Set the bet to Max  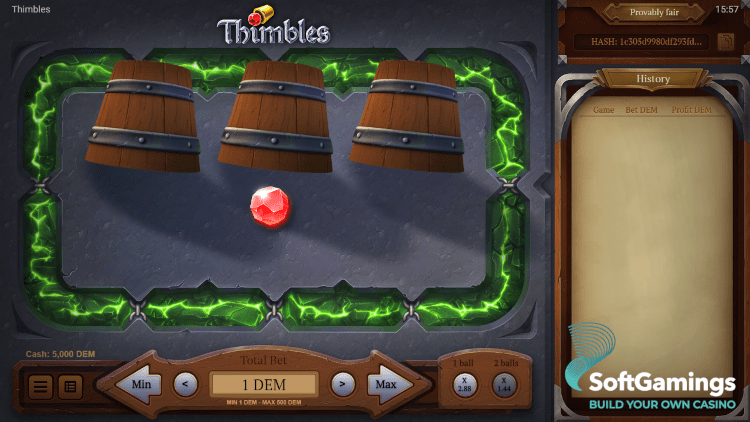point(389,383)
